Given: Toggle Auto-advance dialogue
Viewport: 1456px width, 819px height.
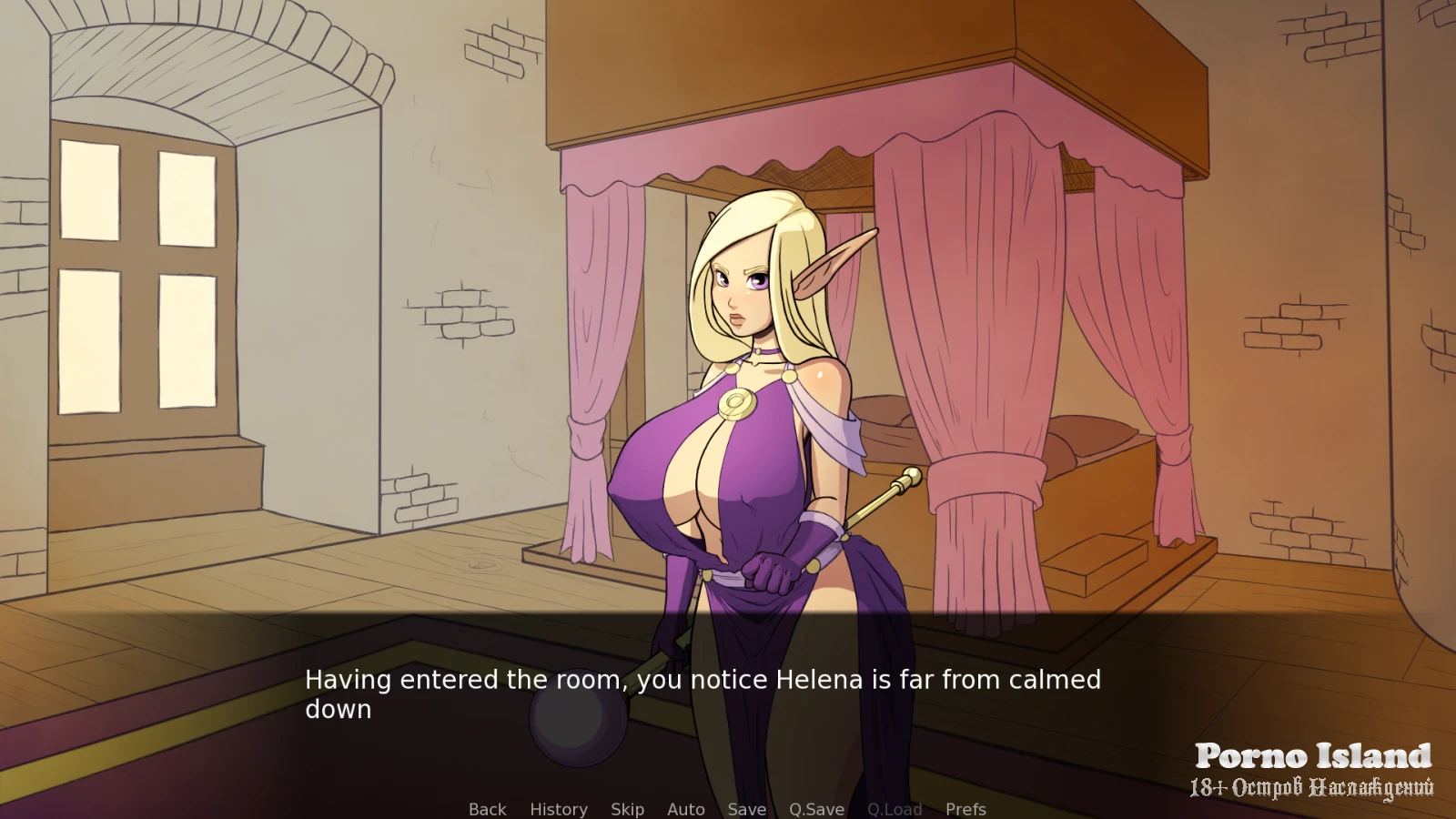Looking at the screenshot, I should (x=685, y=809).
